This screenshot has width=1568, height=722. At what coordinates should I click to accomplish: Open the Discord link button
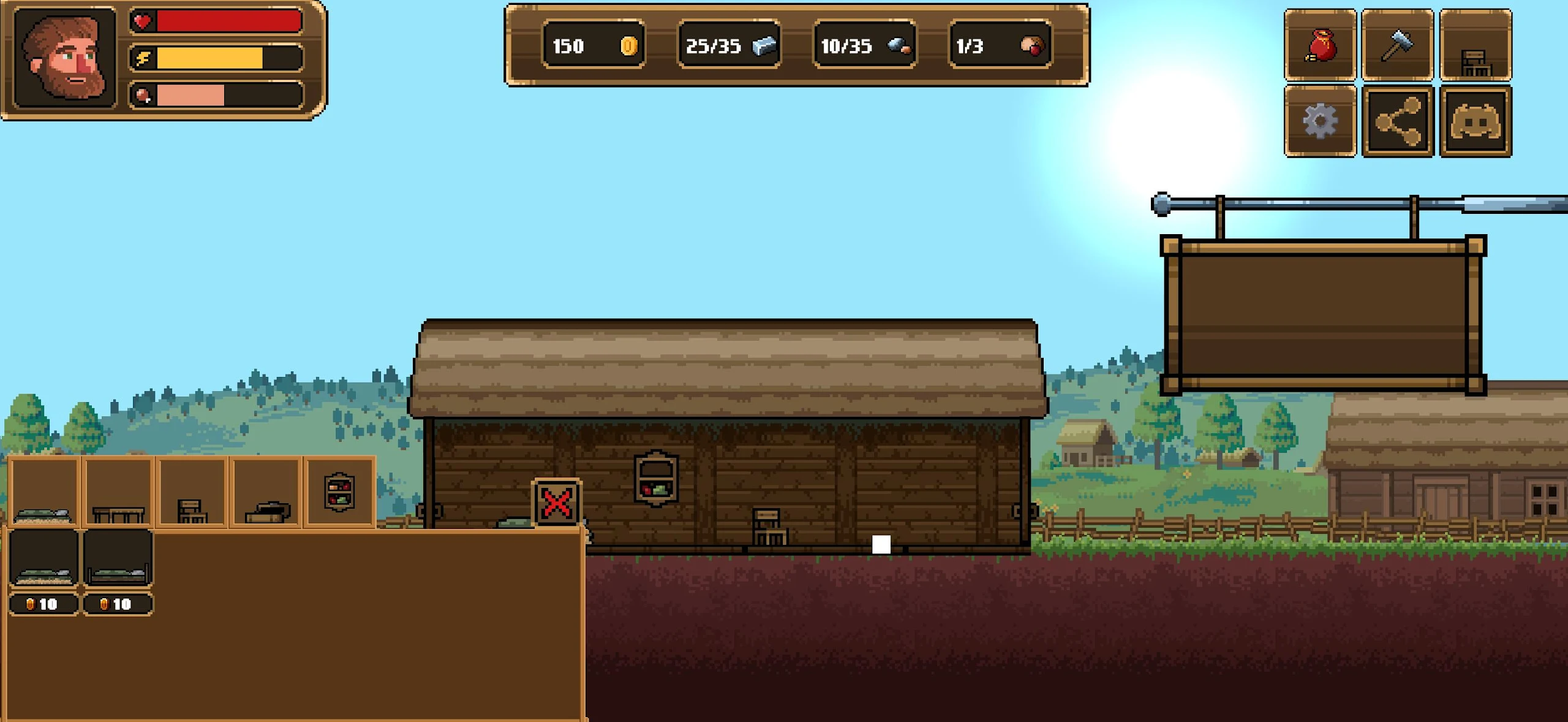[x=1475, y=121]
